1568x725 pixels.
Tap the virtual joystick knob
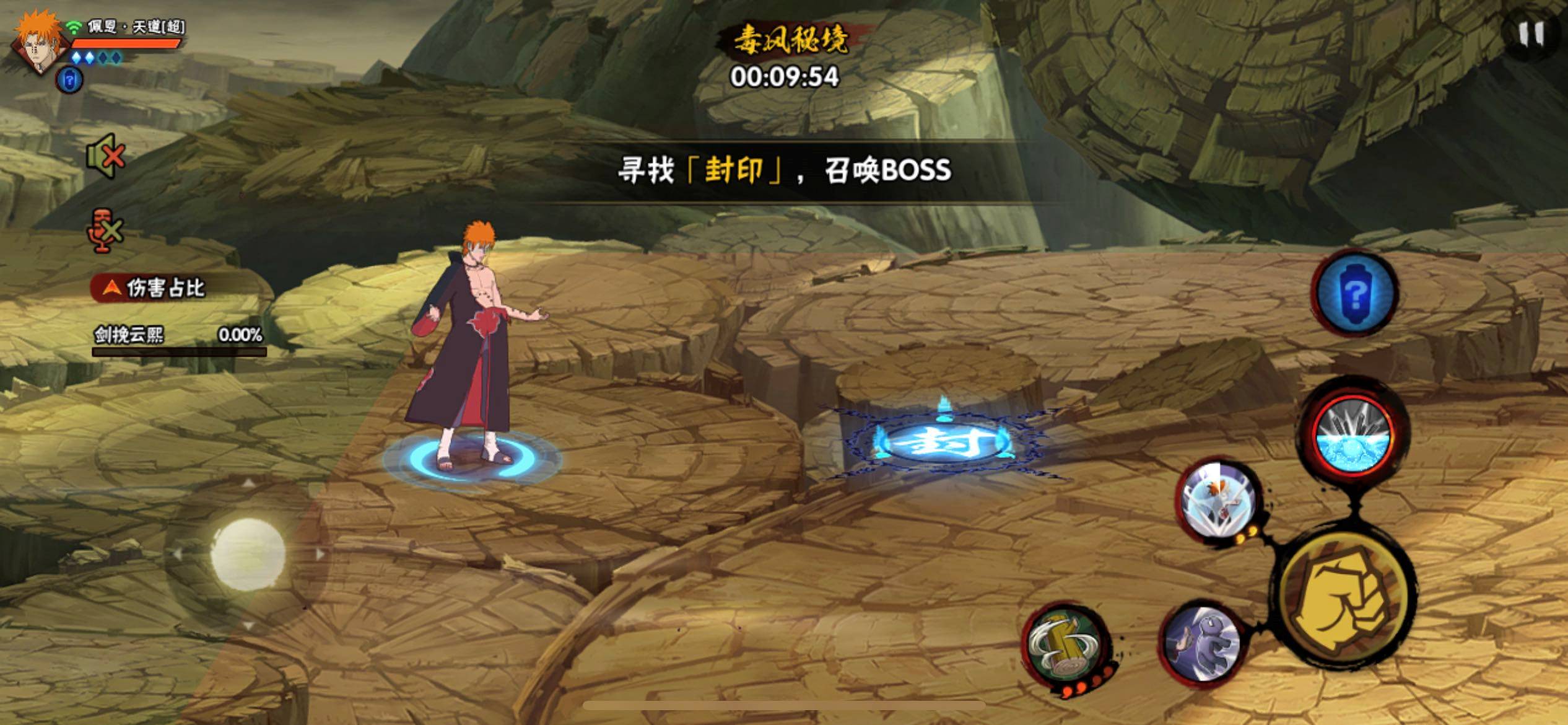pyautogui.click(x=248, y=553)
